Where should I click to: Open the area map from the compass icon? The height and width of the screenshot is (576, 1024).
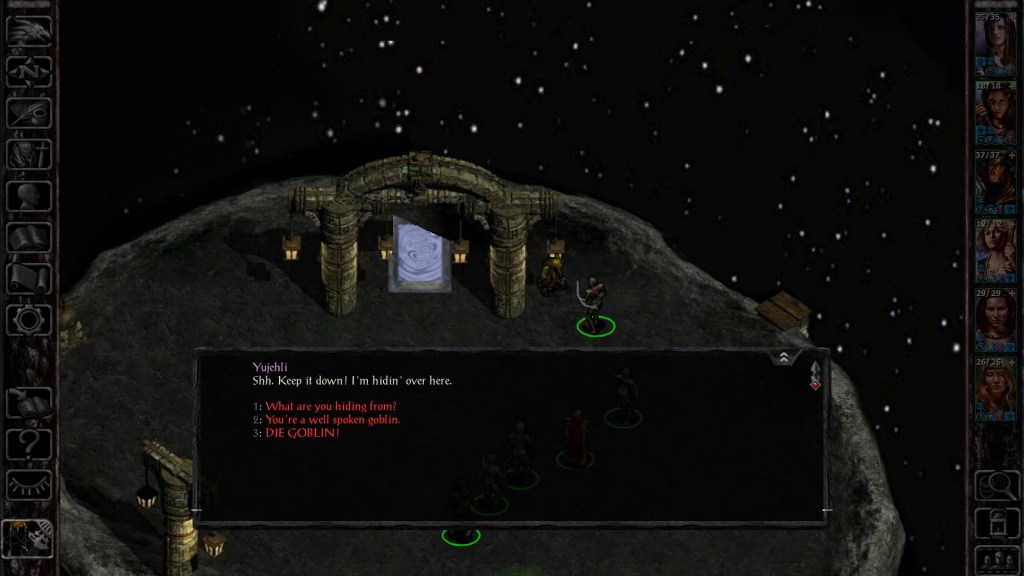tap(29, 71)
